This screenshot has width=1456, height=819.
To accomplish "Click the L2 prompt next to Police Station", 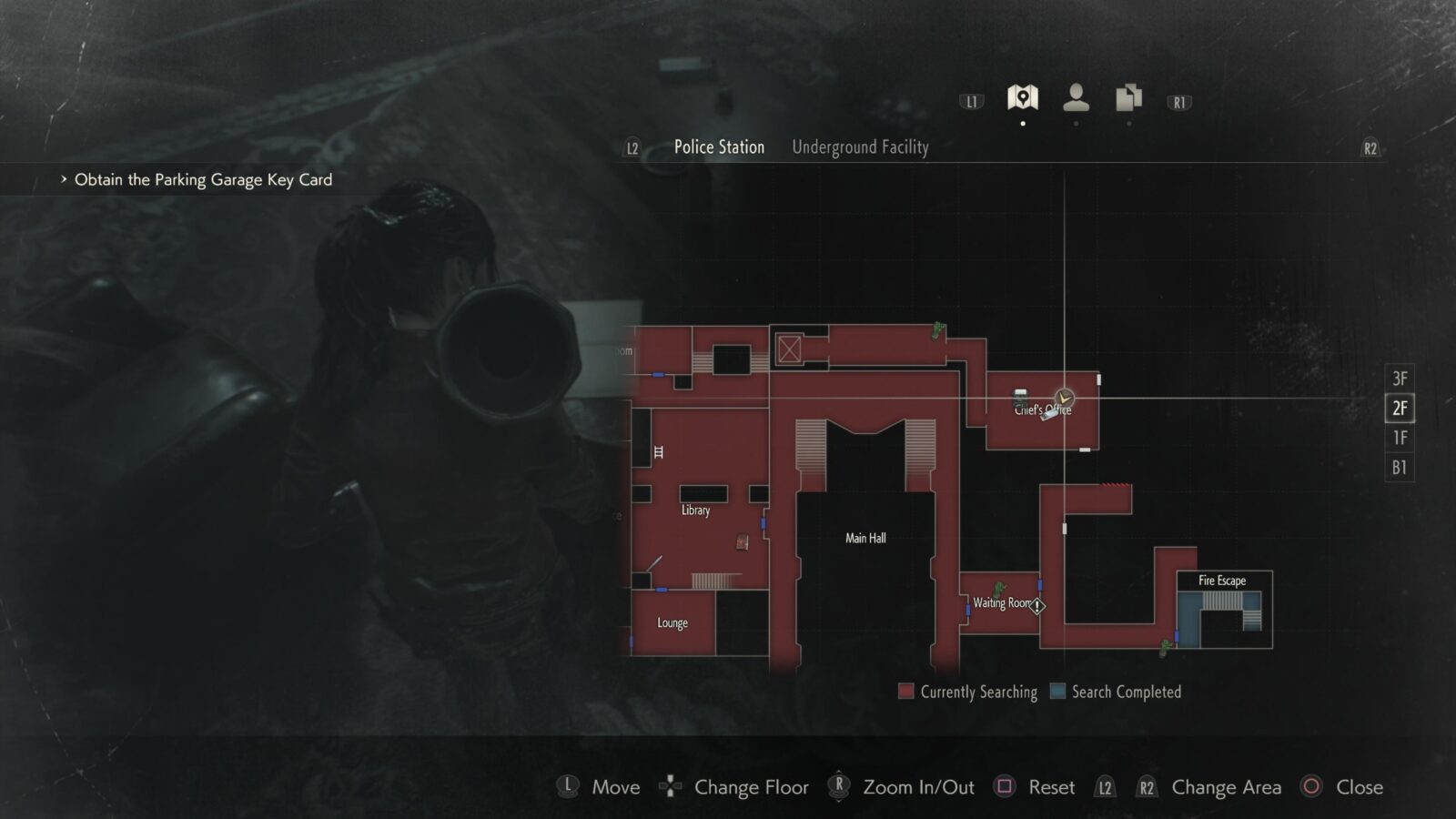I will pos(631,147).
